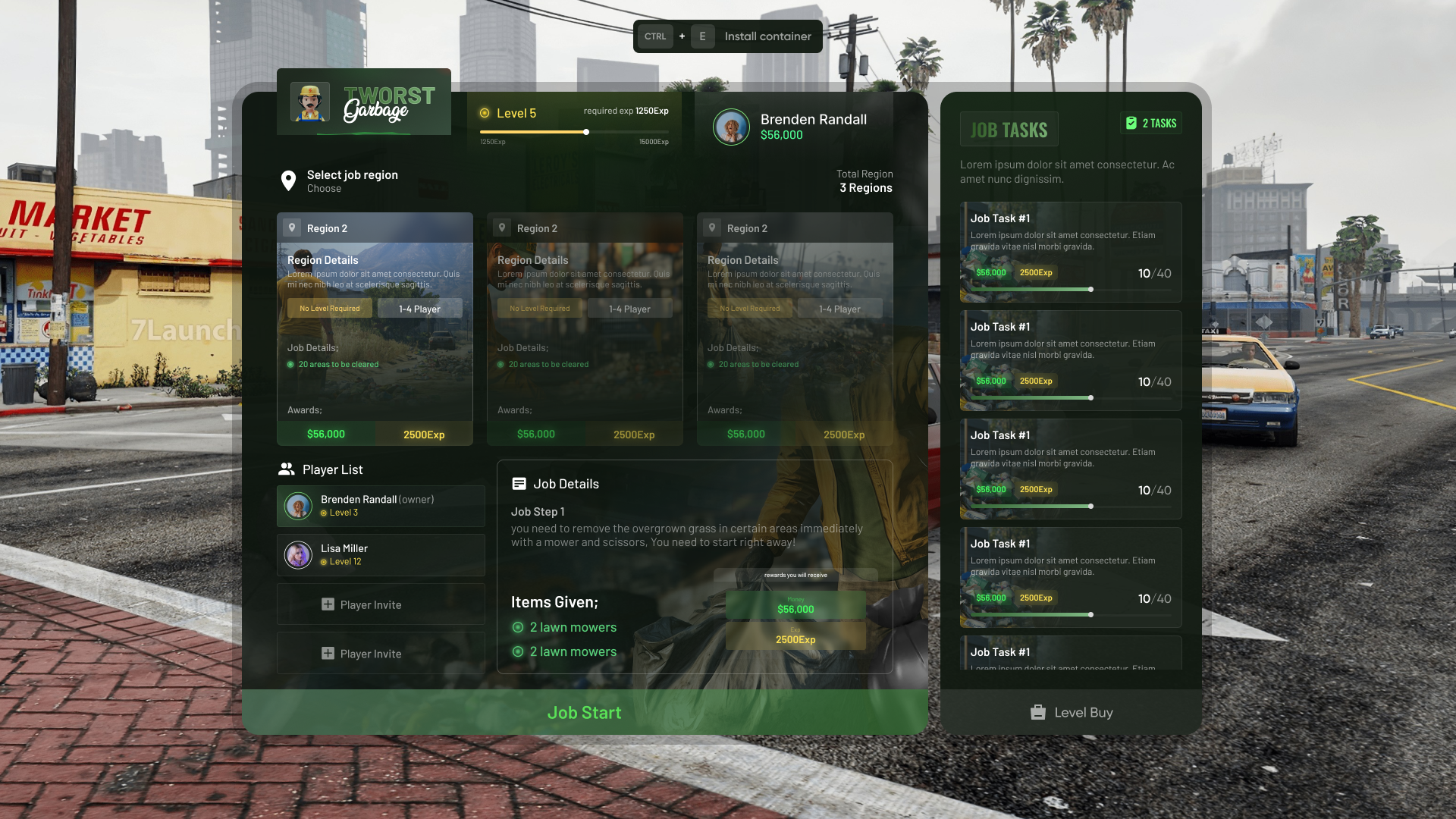
Task: Click the green checkmark beside 2 lawn mowers
Action: (x=518, y=627)
